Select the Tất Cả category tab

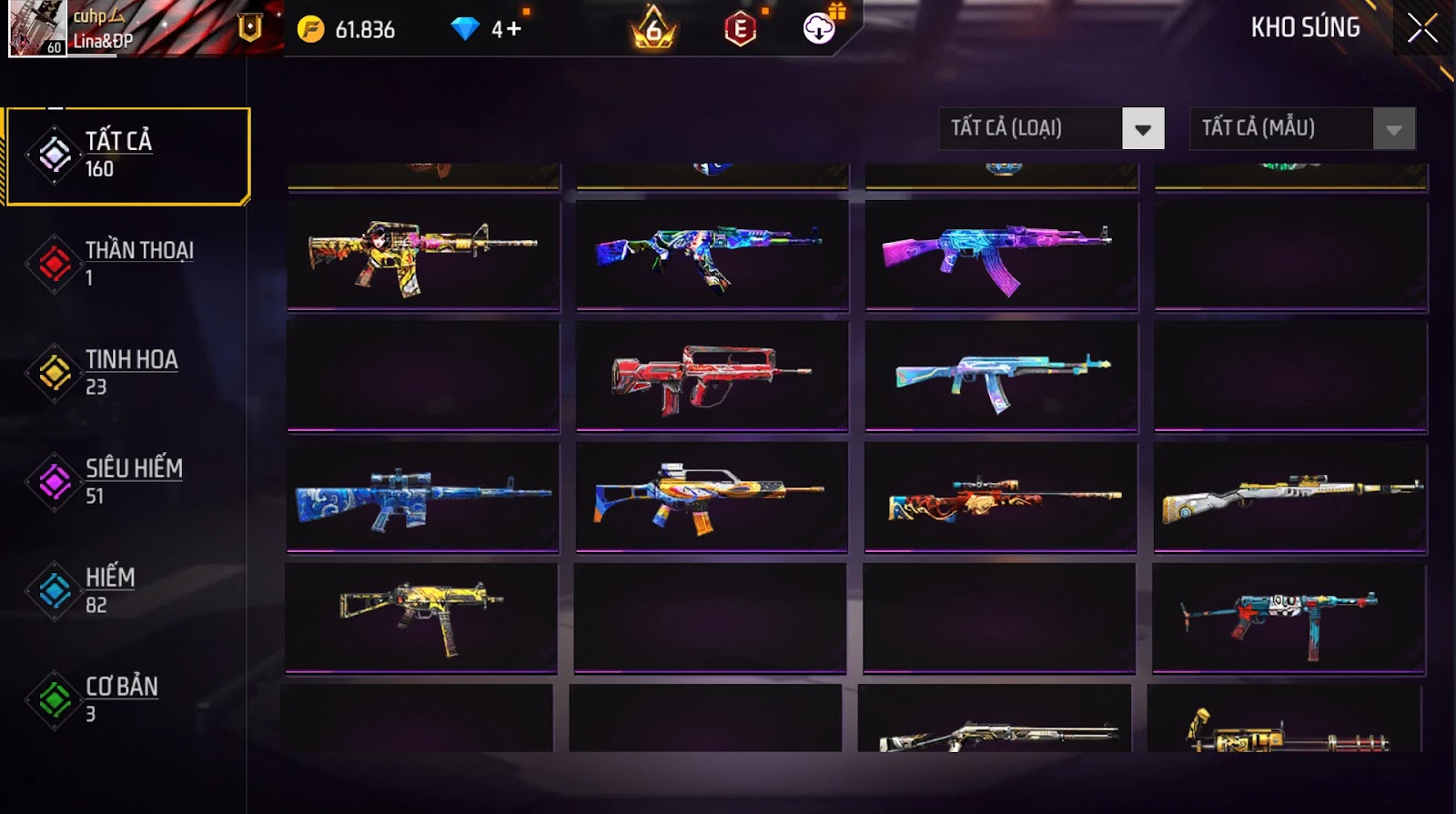tap(127, 156)
